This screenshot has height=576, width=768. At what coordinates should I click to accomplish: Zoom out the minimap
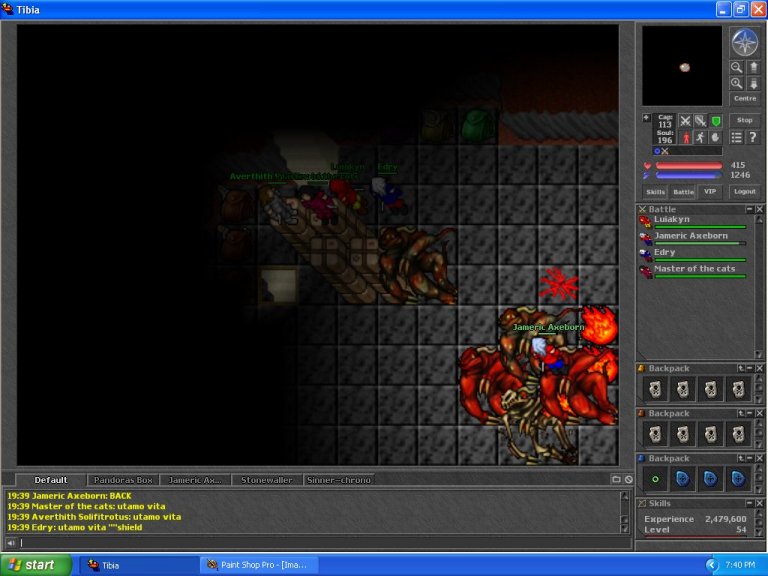point(736,67)
